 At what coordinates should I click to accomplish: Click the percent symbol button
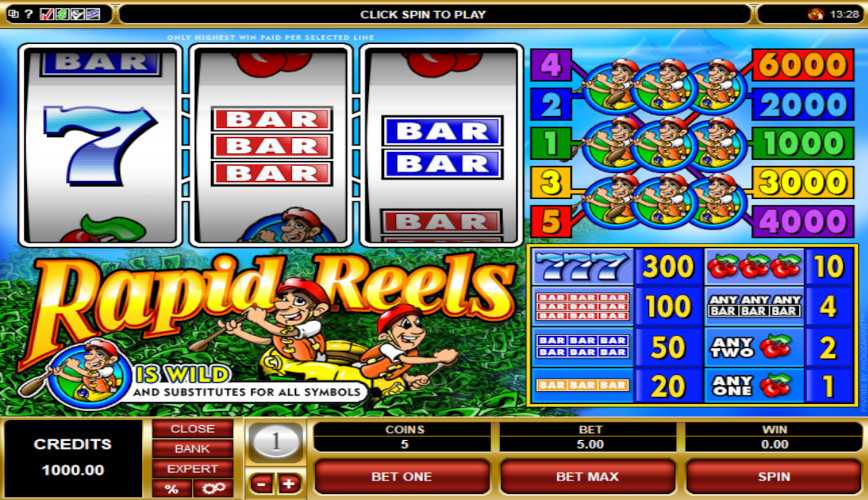[172, 488]
